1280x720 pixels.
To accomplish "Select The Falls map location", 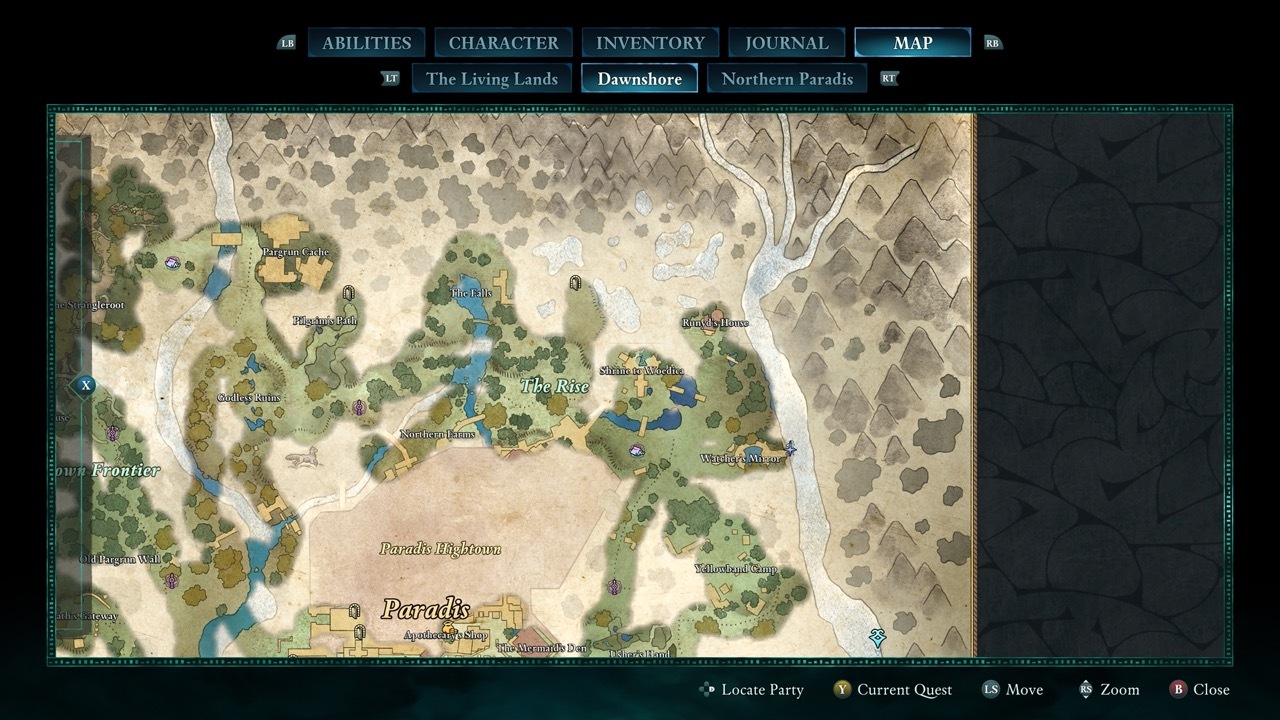I will click(x=472, y=293).
